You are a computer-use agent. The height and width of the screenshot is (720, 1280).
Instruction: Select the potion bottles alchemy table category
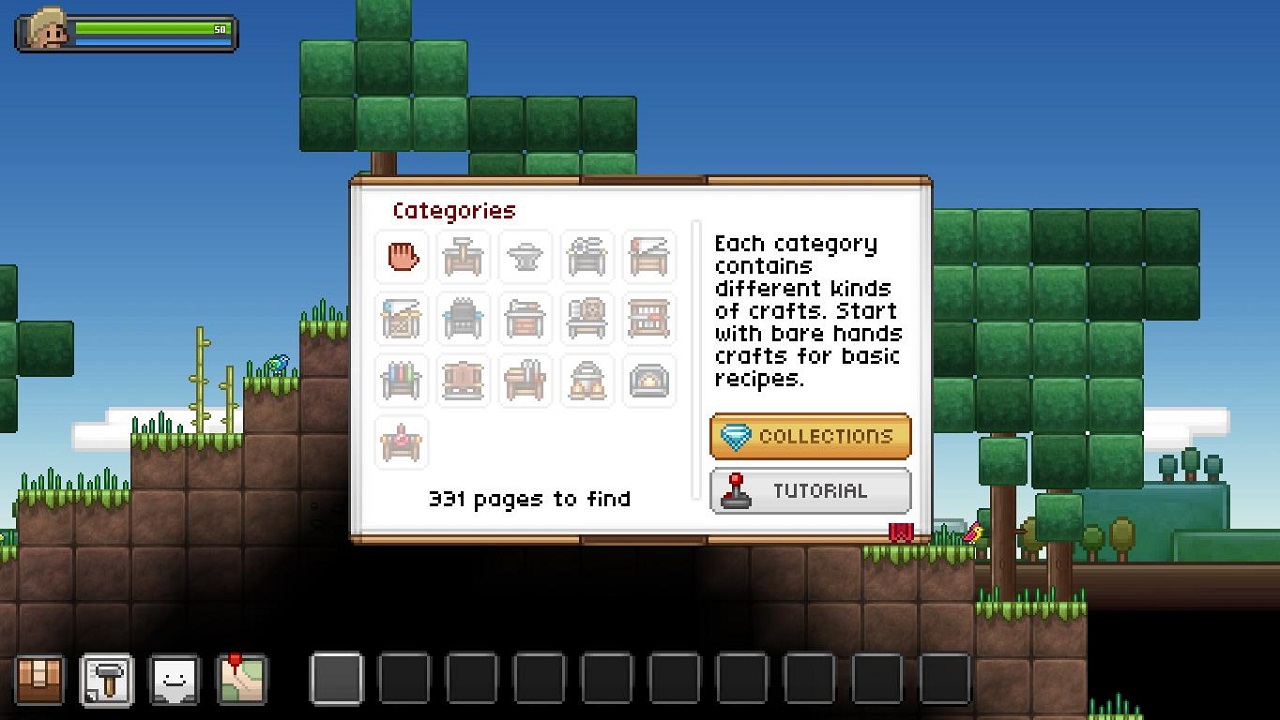point(402,381)
